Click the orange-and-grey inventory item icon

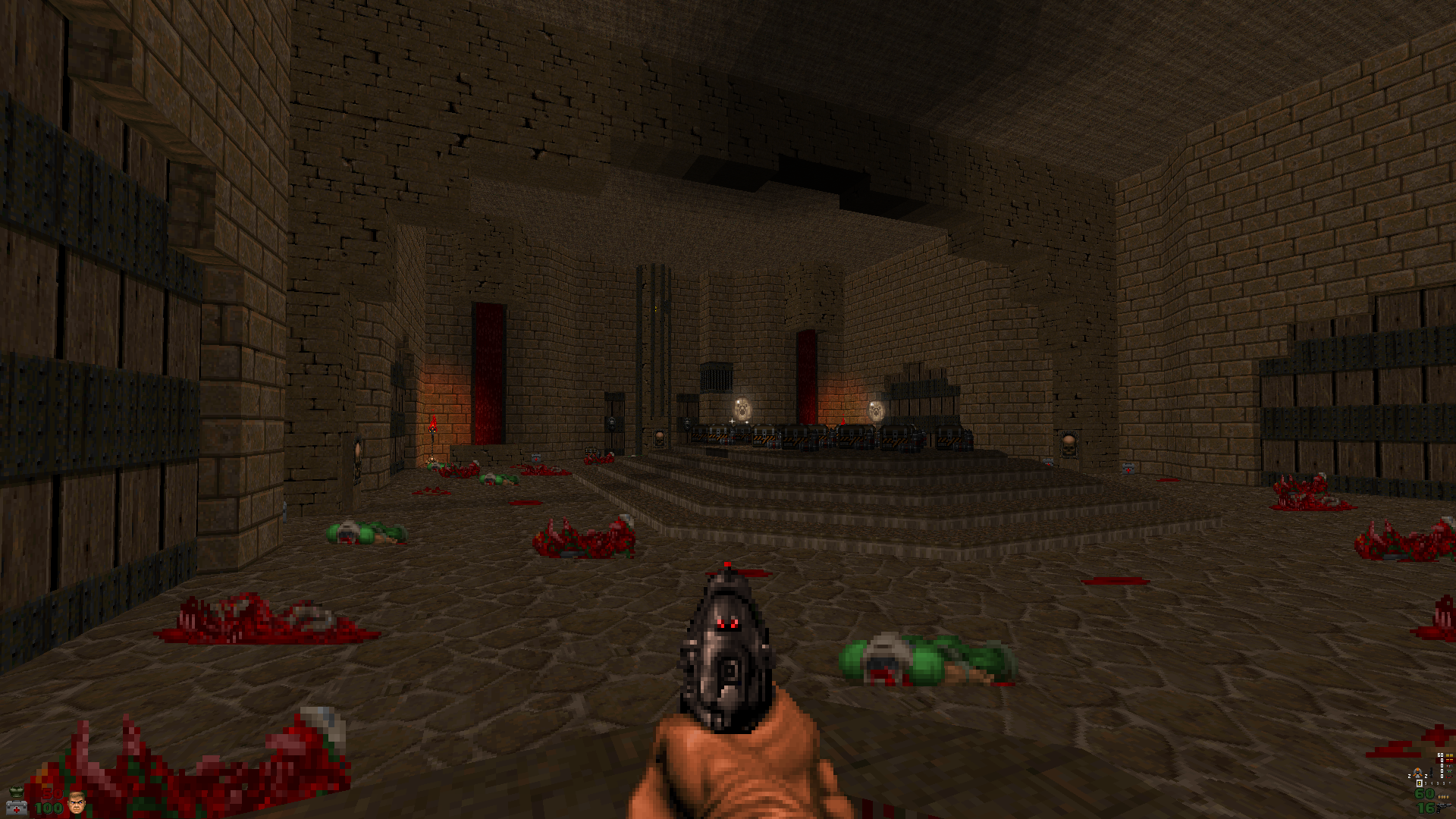coord(1417,773)
